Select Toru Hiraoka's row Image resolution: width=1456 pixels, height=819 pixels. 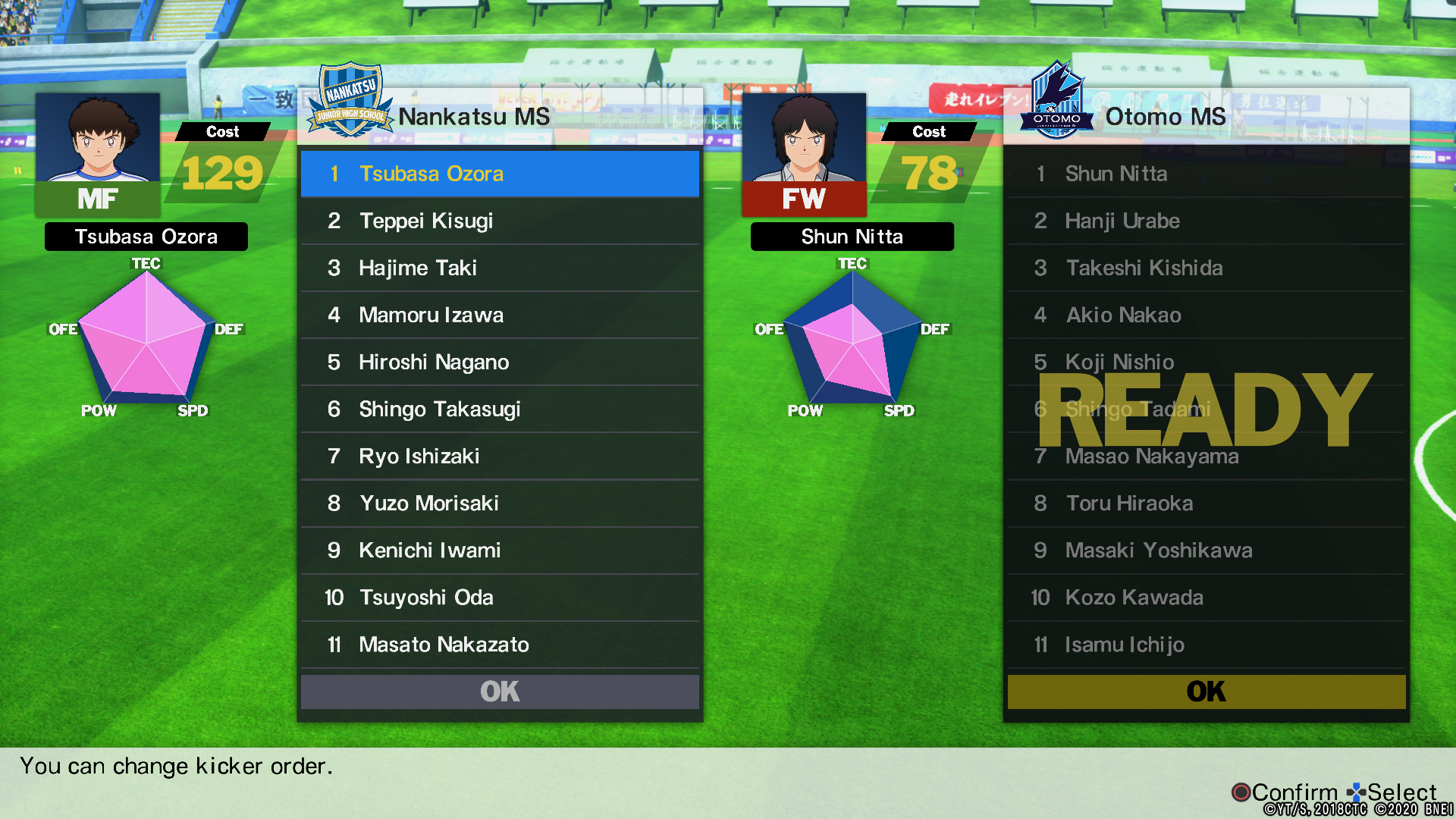[x=1206, y=503]
